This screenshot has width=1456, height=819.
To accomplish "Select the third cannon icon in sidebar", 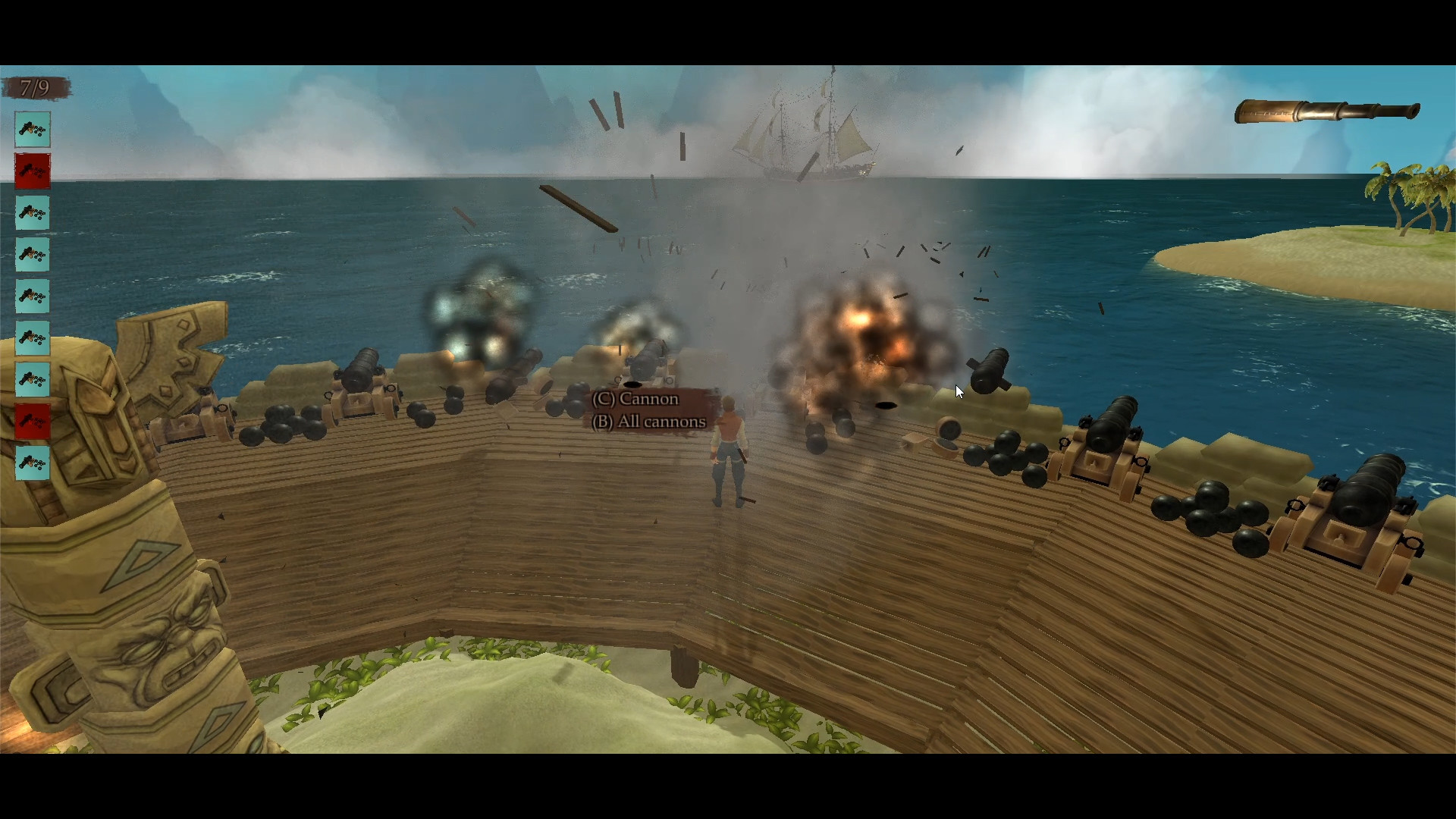I will pos(32,213).
